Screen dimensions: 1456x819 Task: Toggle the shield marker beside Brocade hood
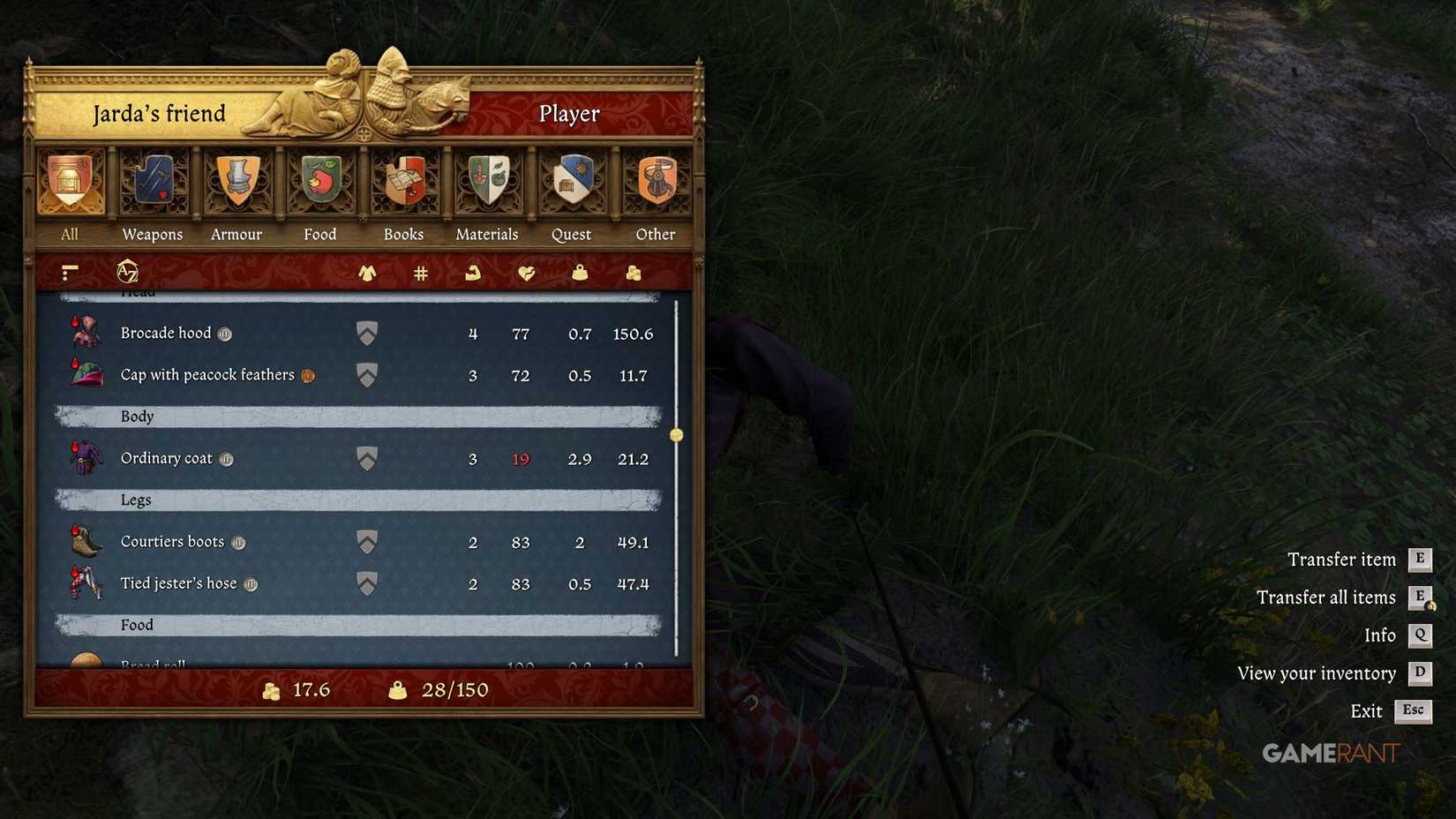[x=366, y=333]
